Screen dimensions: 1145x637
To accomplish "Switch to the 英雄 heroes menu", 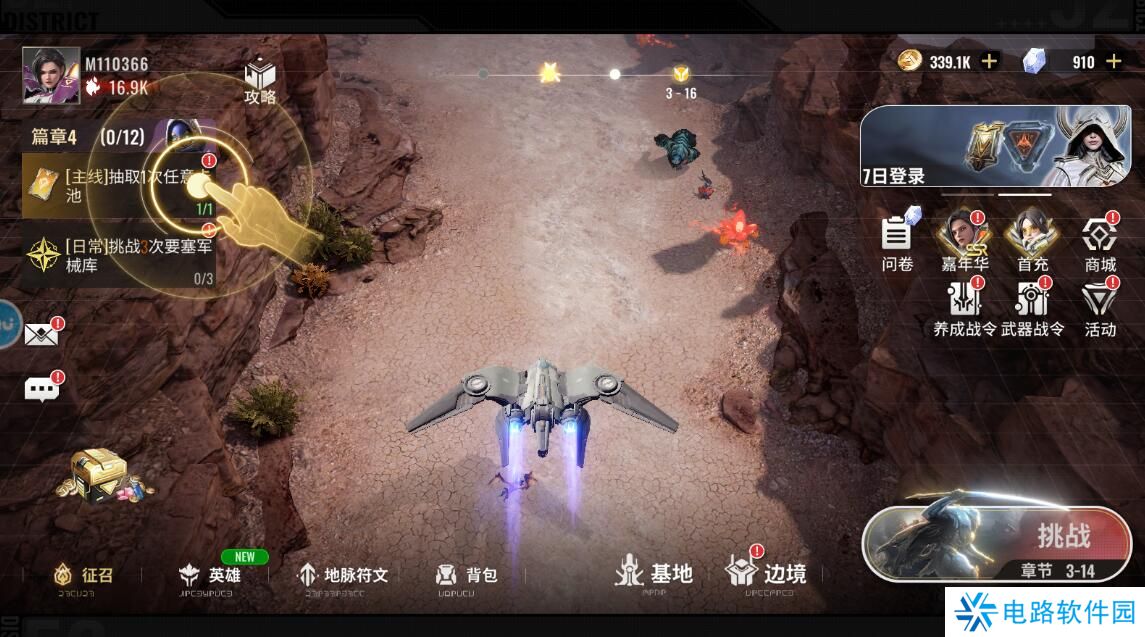I will click(212, 575).
